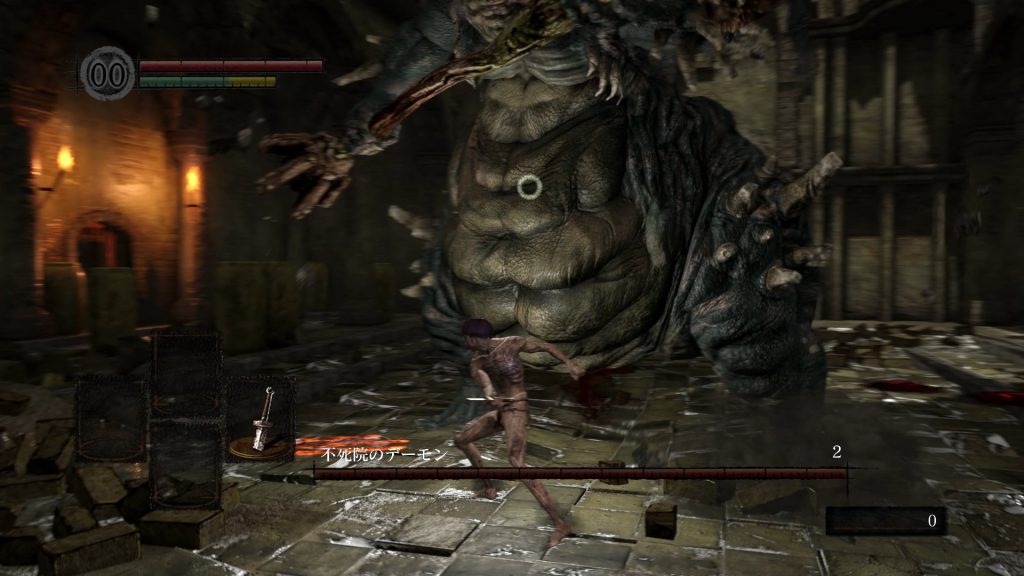Click the round humanity counter emblem
The image size is (1024, 576).
[107, 74]
